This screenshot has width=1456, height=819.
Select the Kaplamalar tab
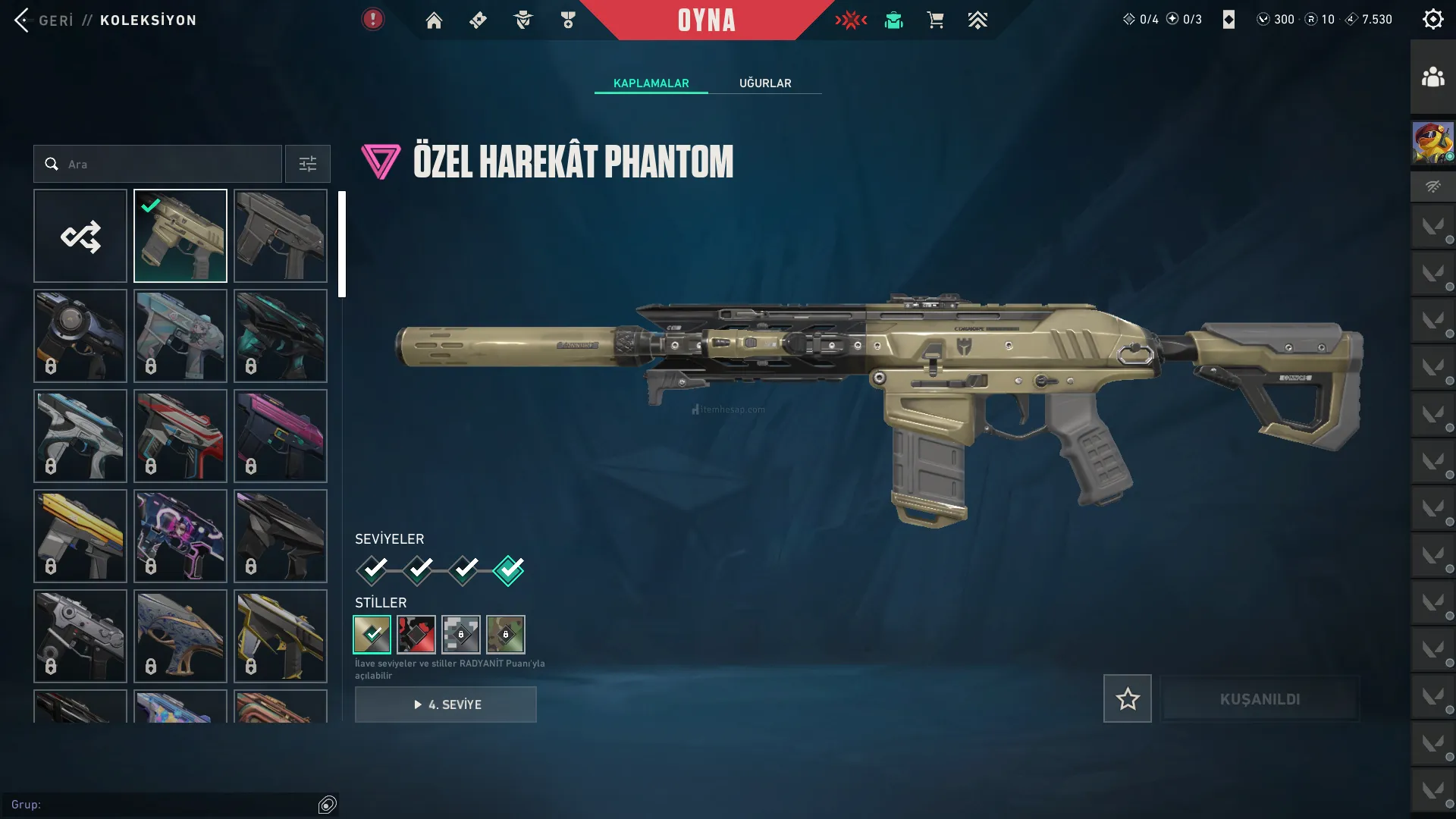(651, 83)
